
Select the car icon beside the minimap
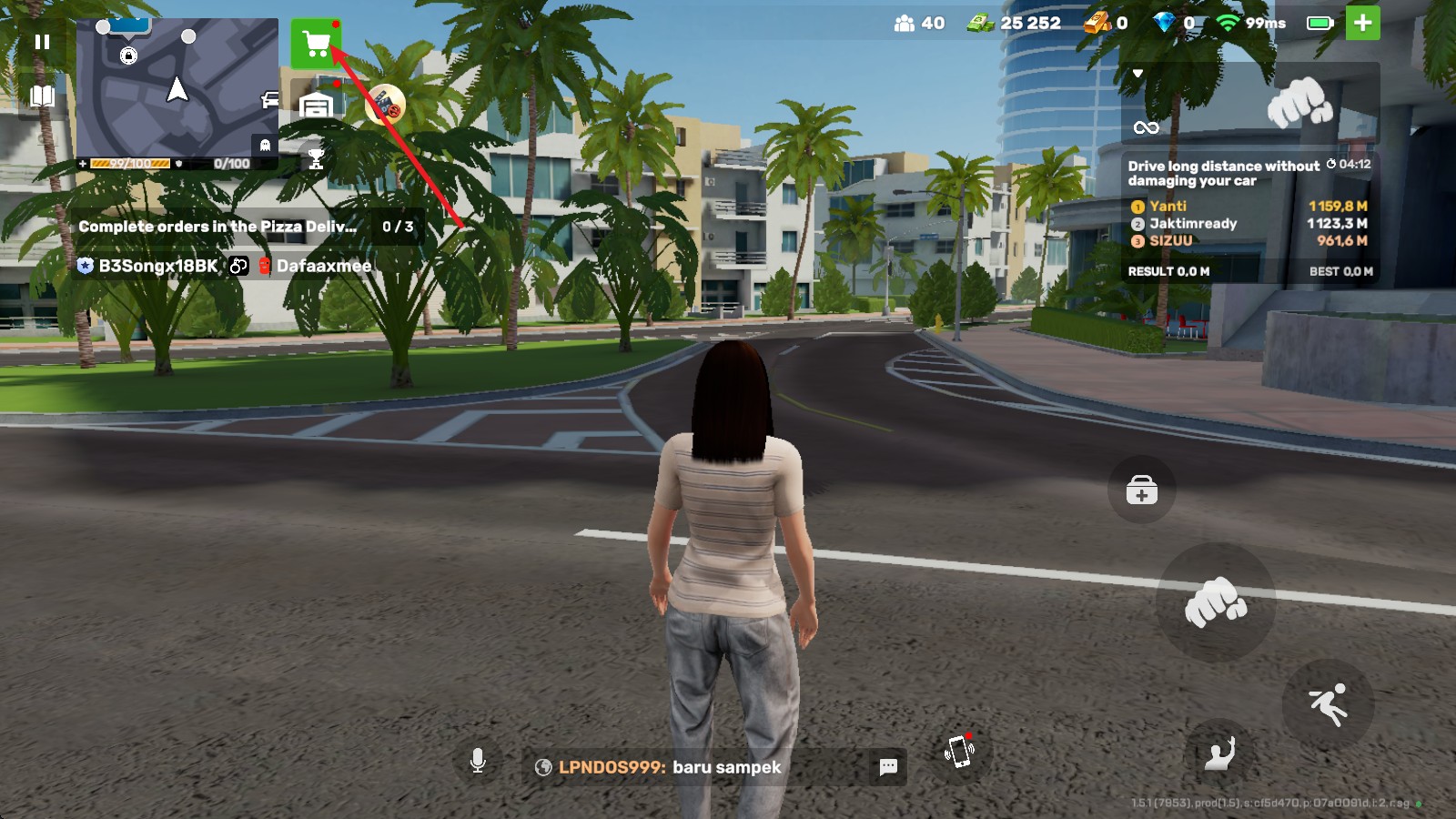click(x=270, y=99)
